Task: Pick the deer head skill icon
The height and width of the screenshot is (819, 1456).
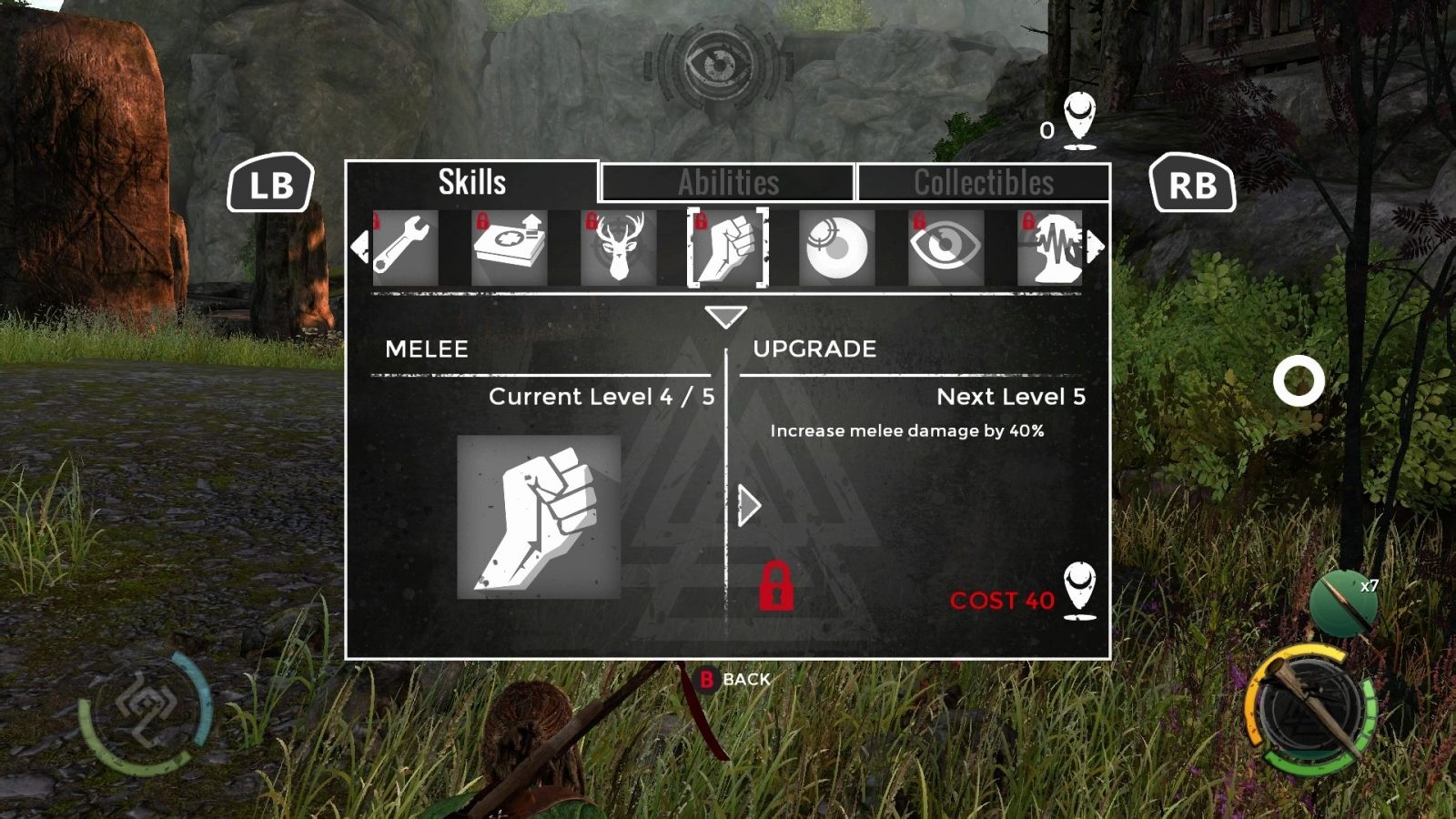Action: (x=618, y=248)
